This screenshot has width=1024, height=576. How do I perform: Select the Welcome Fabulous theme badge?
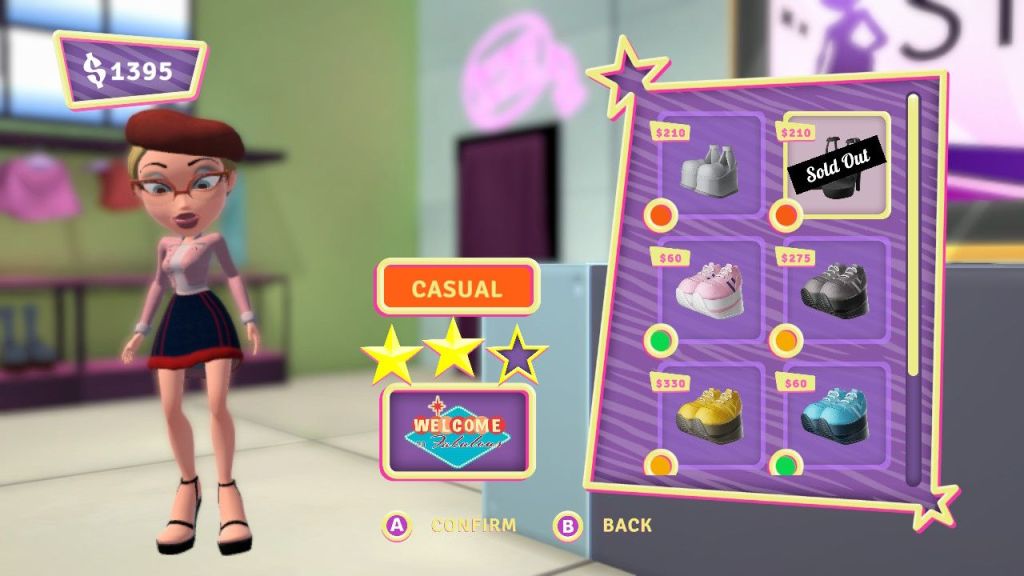coord(458,430)
